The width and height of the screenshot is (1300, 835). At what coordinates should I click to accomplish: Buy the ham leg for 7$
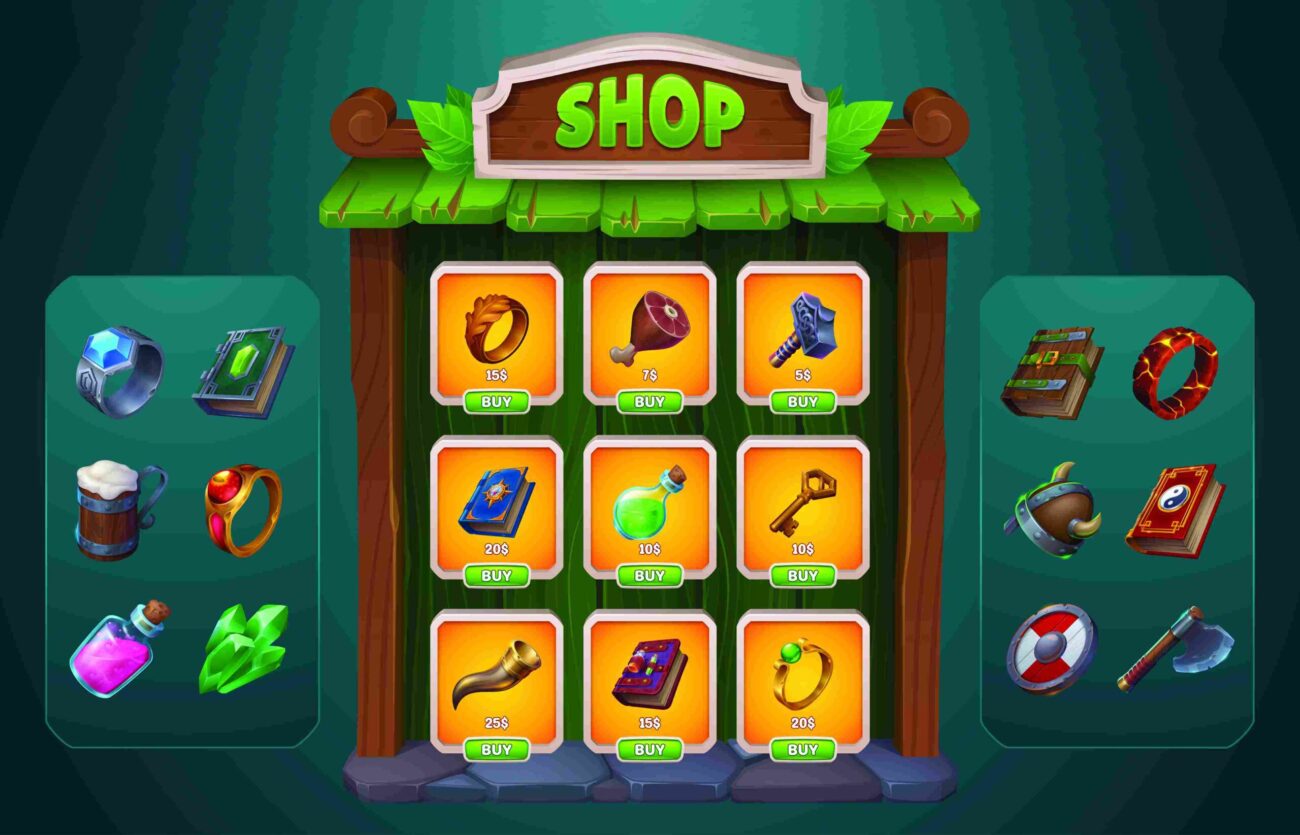650,400
